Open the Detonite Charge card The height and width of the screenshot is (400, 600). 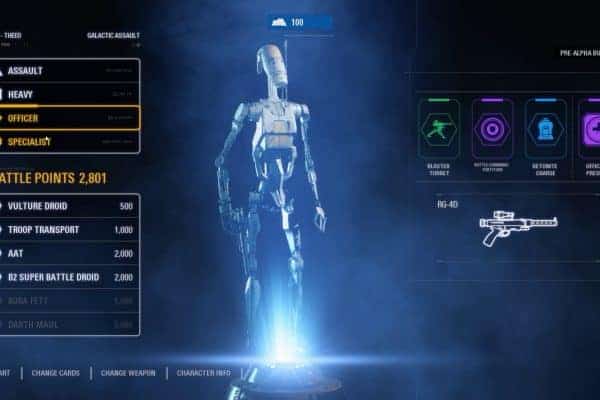click(545, 130)
